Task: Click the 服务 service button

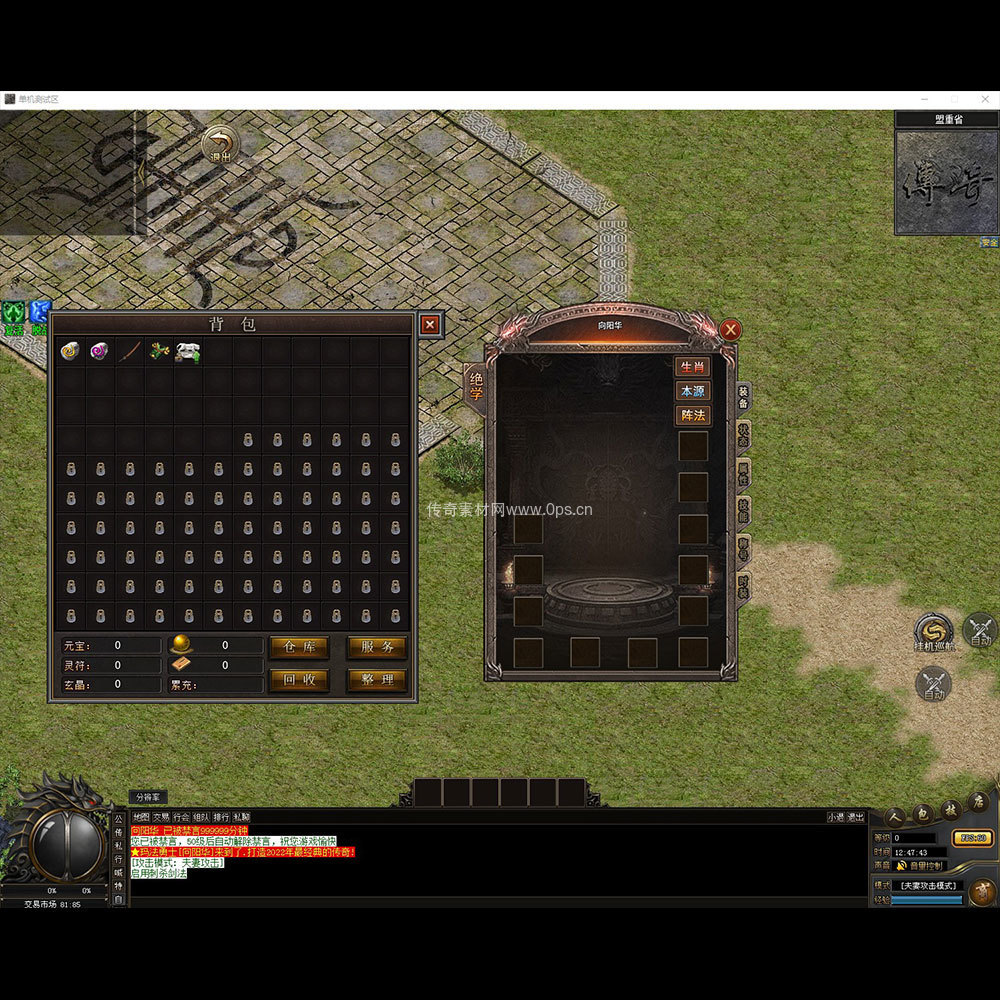Action: (377, 647)
